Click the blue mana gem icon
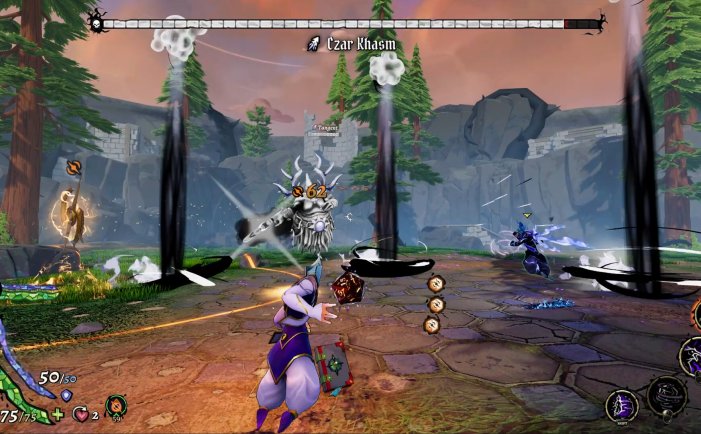The width and height of the screenshot is (701, 434). pos(66,395)
